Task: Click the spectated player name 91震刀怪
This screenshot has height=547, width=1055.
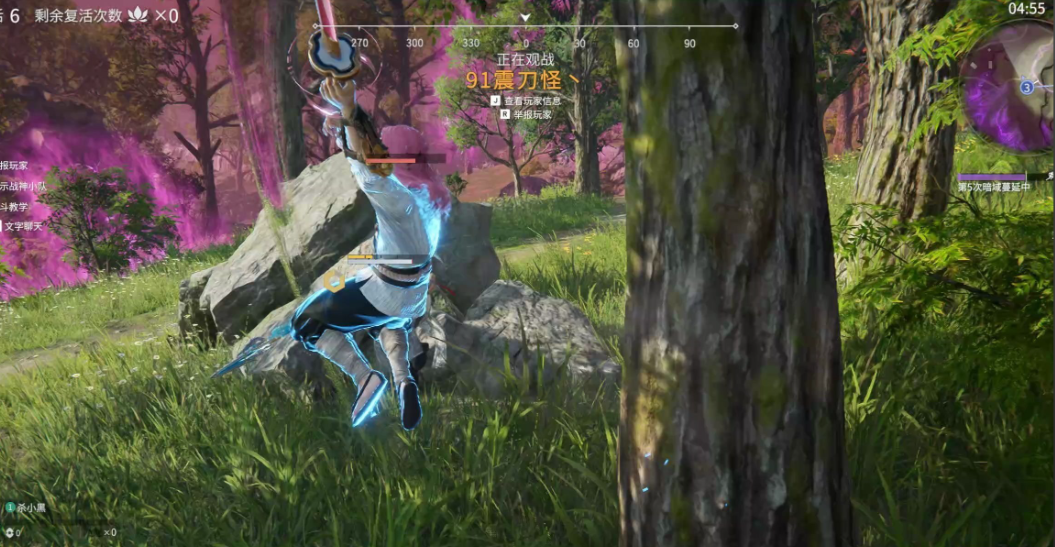Action: (x=522, y=79)
